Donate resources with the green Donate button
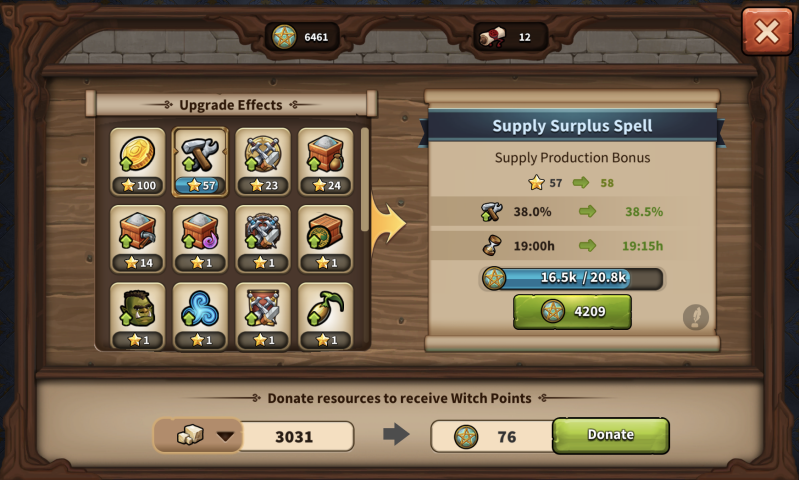The width and height of the screenshot is (799, 480). pos(610,435)
